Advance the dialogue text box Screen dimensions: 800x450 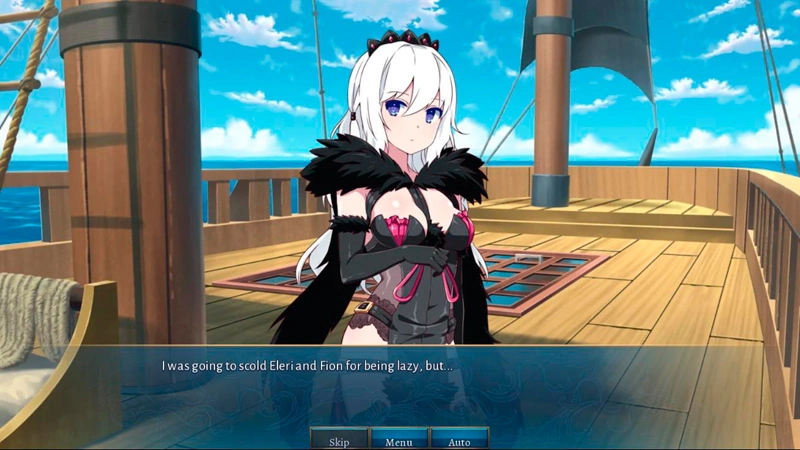[x=400, y=385]
